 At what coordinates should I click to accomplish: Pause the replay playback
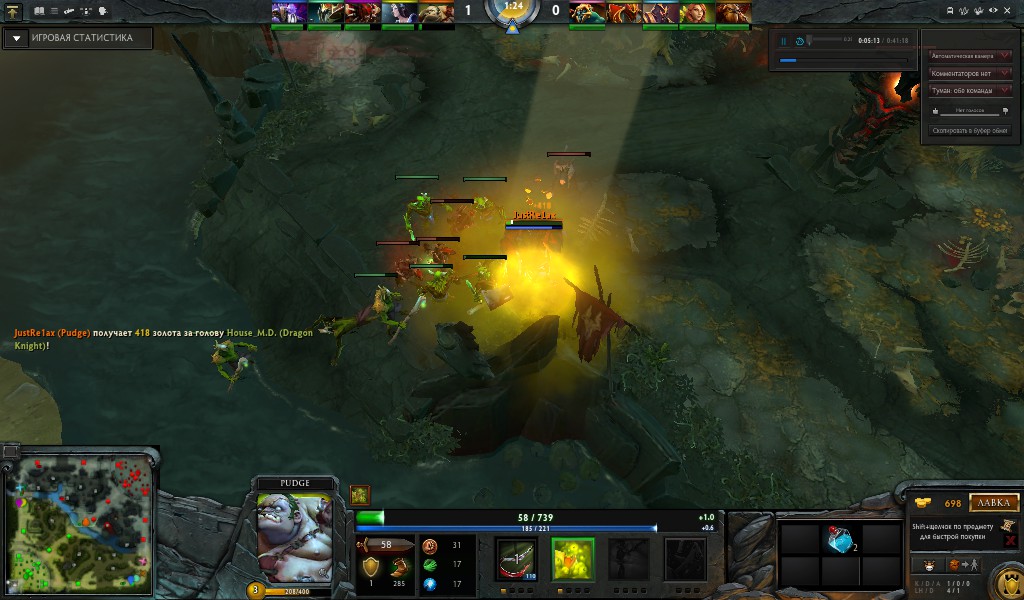tap(784, 41)
